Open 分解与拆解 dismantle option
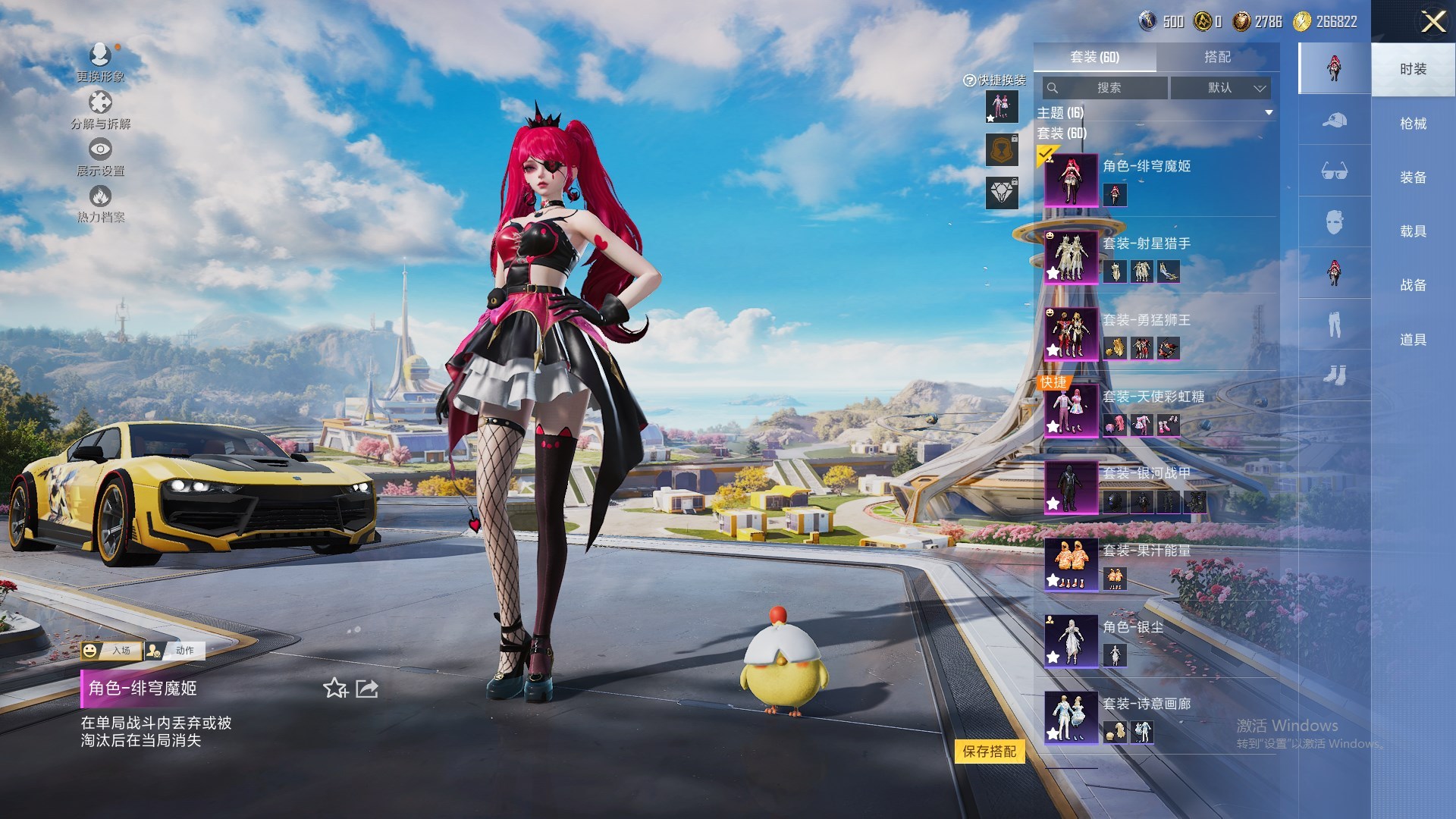This screenshot has width=1456, height=819. point(100,110)
